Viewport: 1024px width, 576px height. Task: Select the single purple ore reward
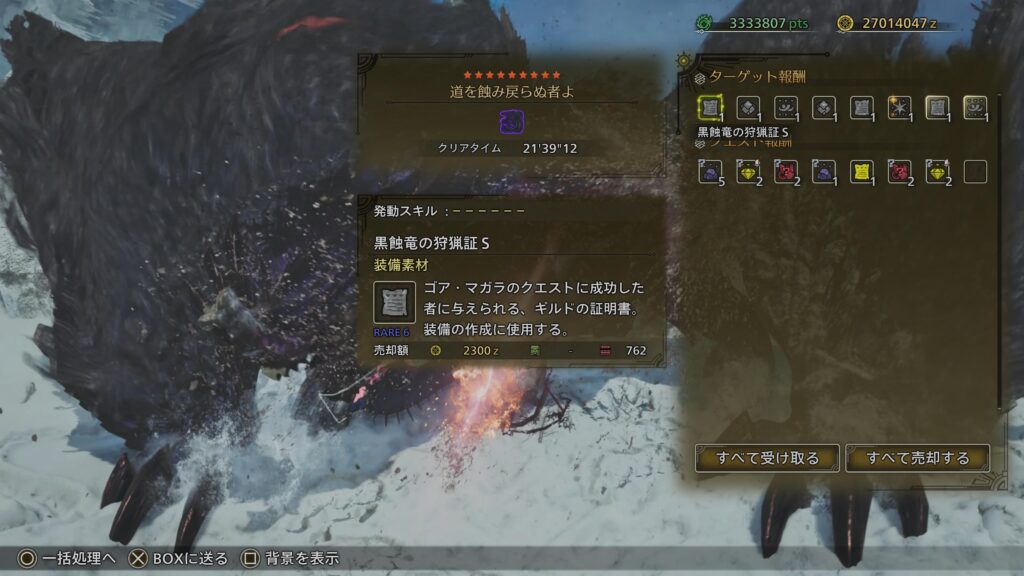[824, 172]
